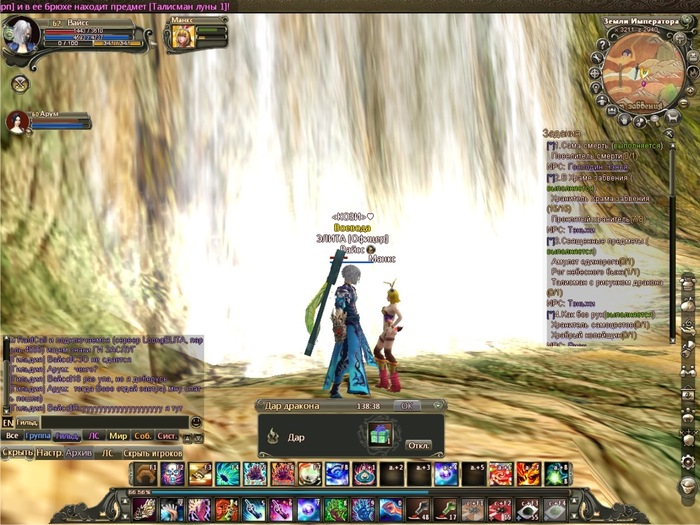Screen dimensions: 700x525
Task: Click the crossed swords combat mode icon
Action: (19, 84)
